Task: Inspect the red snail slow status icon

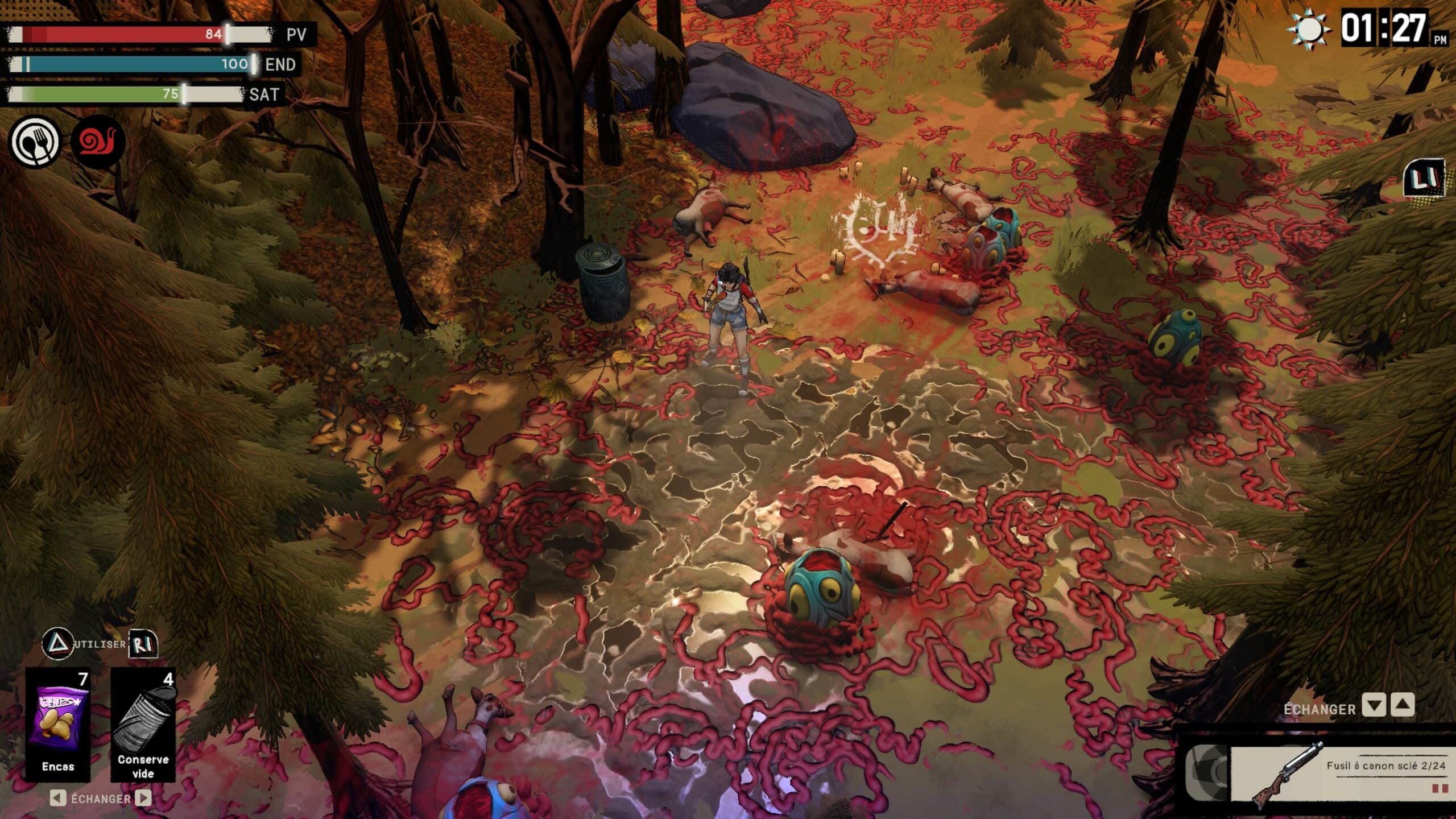Action: 98,141
